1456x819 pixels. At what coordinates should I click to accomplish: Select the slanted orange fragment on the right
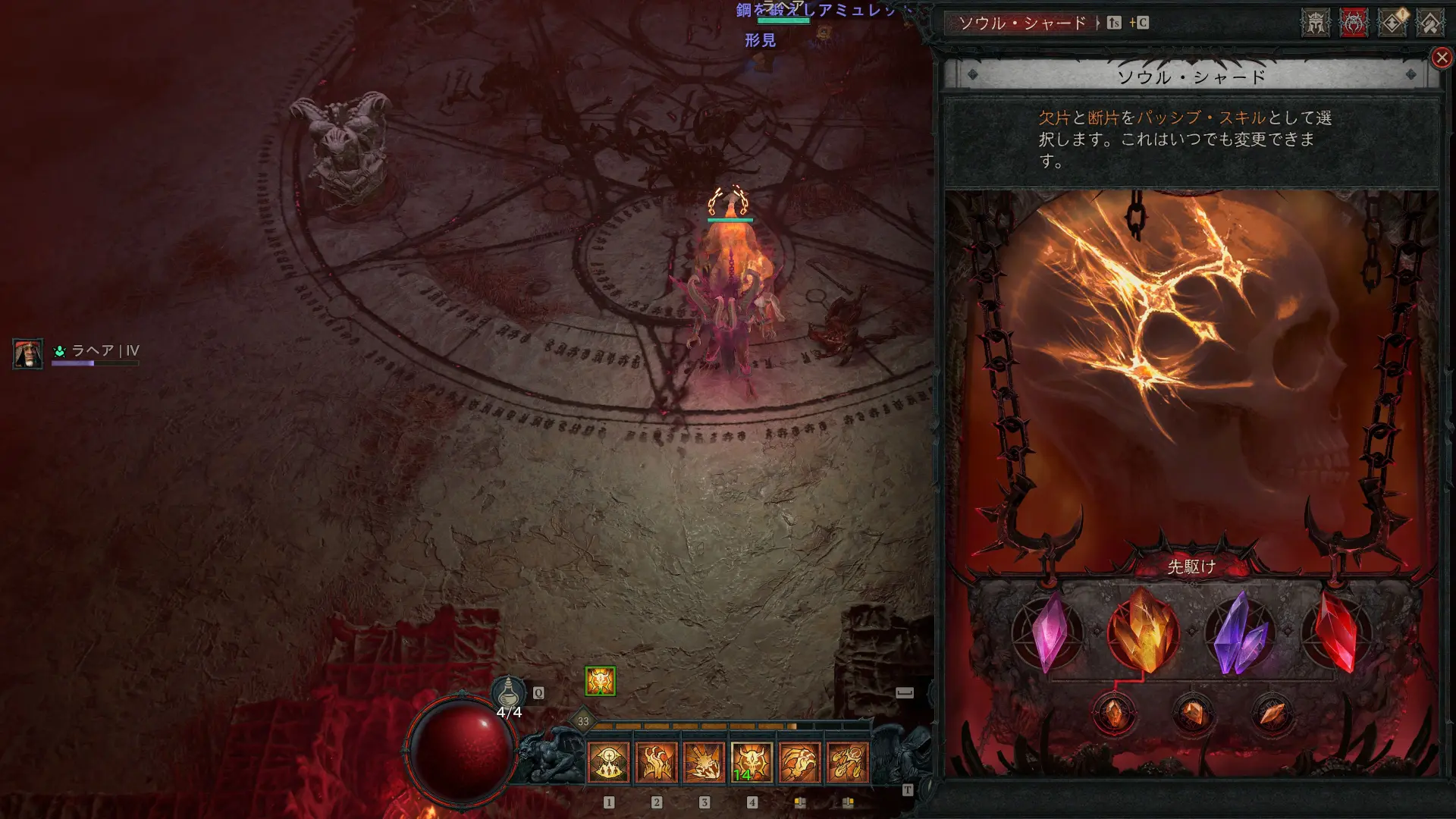pyautogui.click(x=1272, y=714)
